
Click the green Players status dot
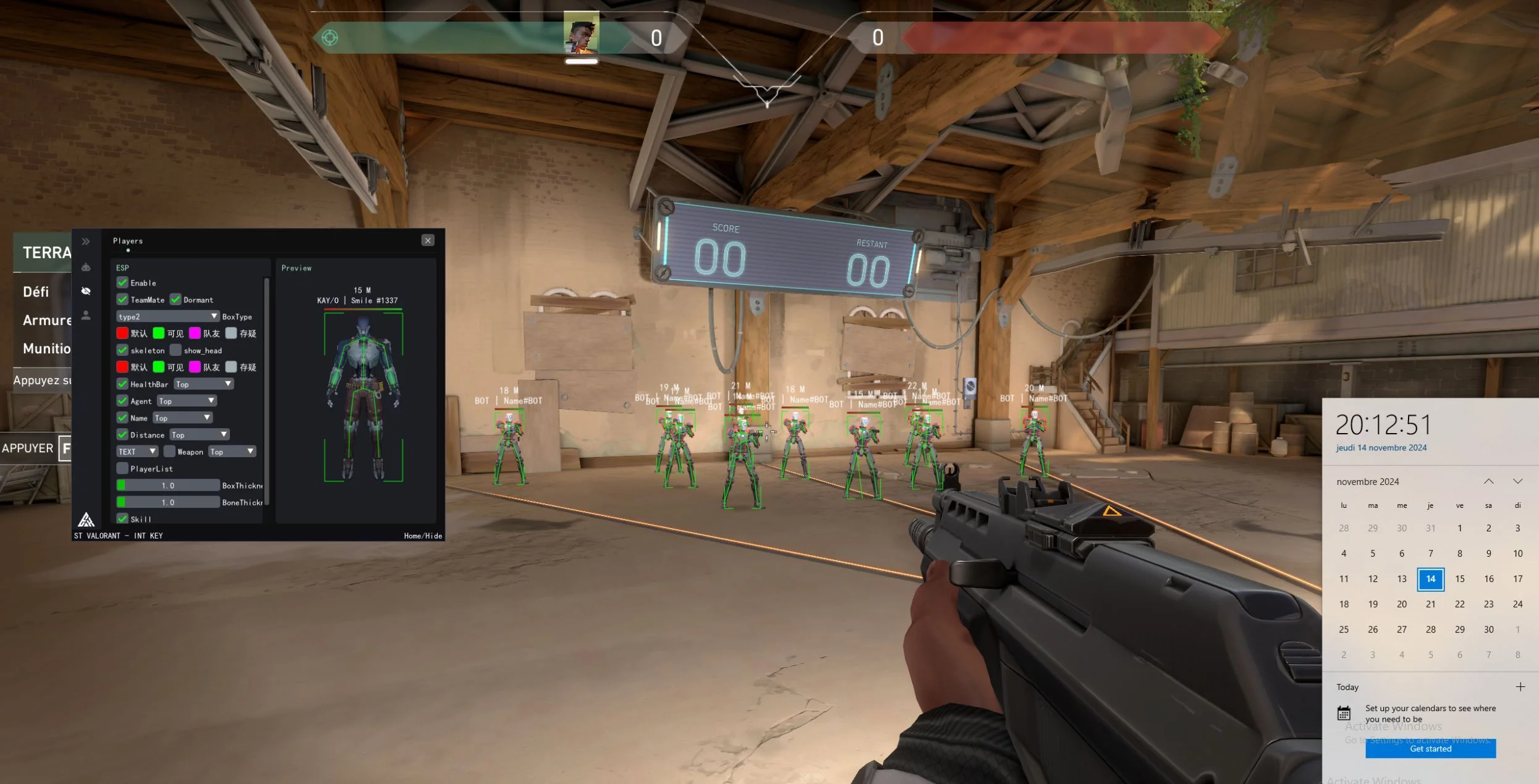128,250
